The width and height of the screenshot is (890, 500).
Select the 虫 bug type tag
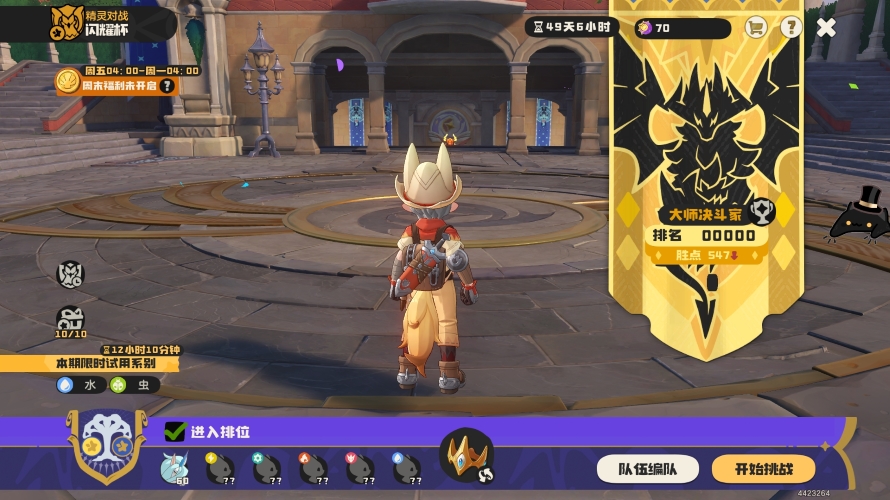133,385
